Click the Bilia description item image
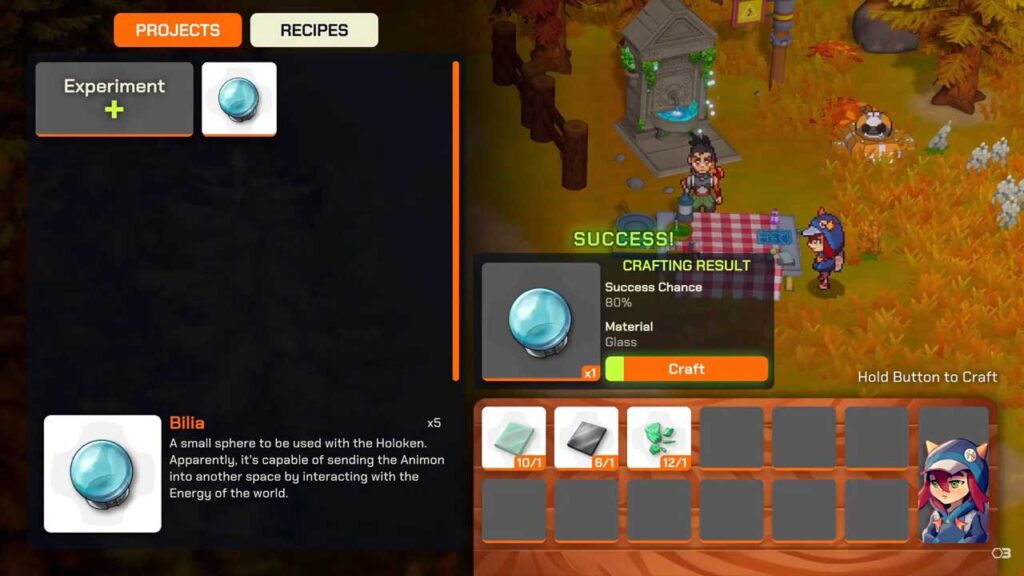 102,473
